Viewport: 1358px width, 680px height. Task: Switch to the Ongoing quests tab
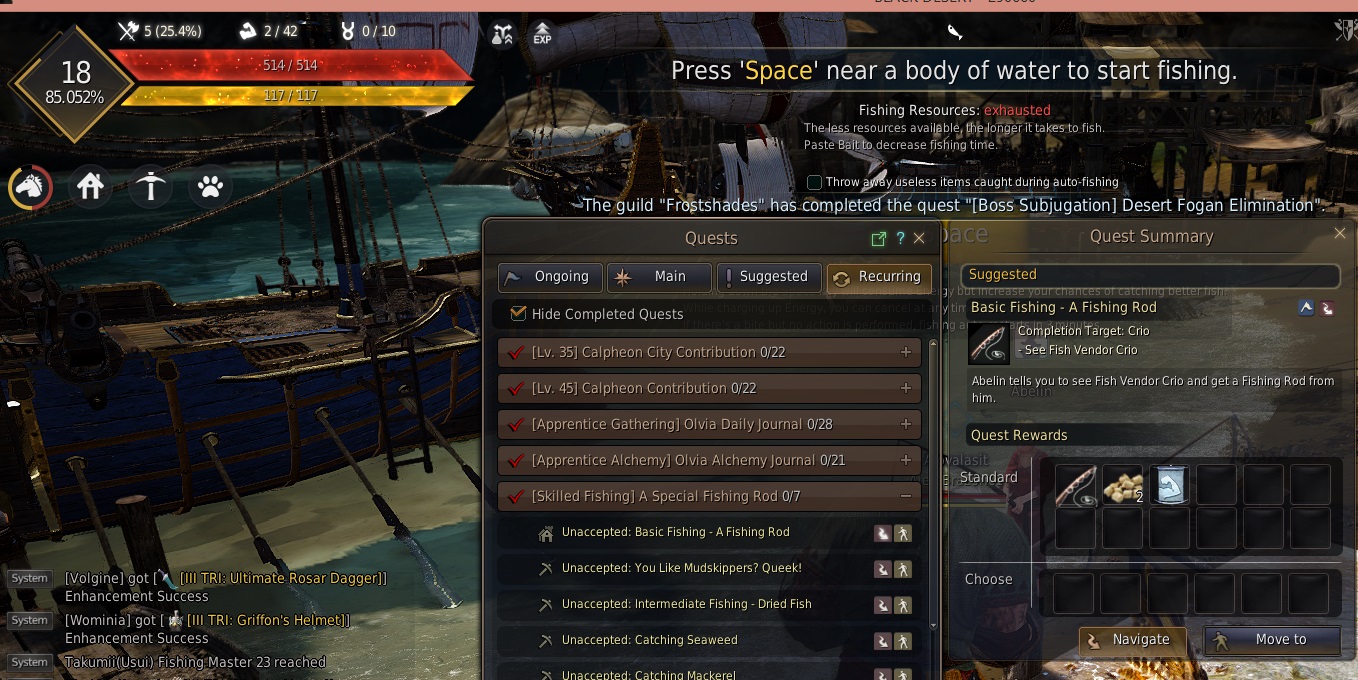[x=551, y=277]
